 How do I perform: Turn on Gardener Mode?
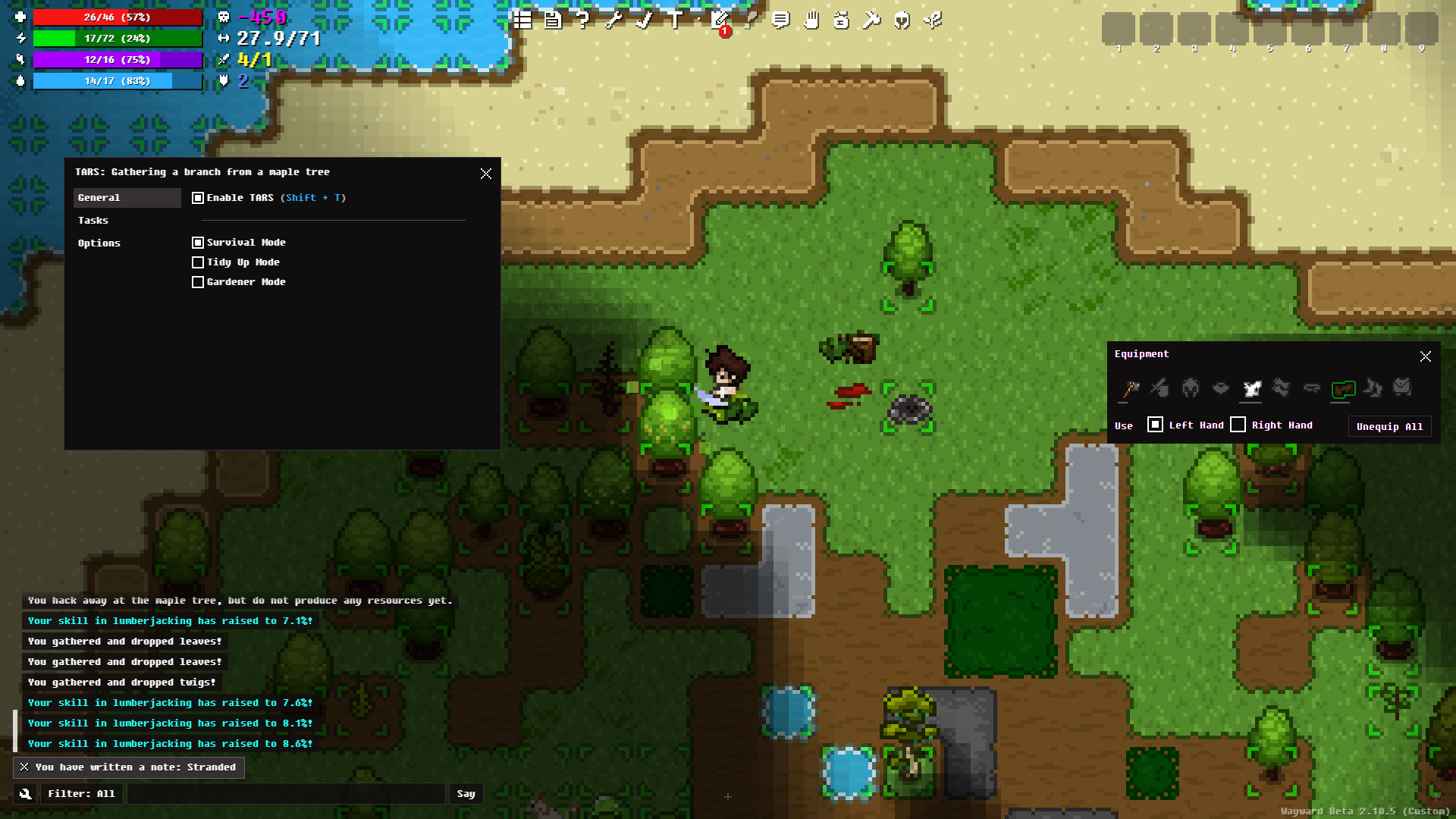(198, 282)
